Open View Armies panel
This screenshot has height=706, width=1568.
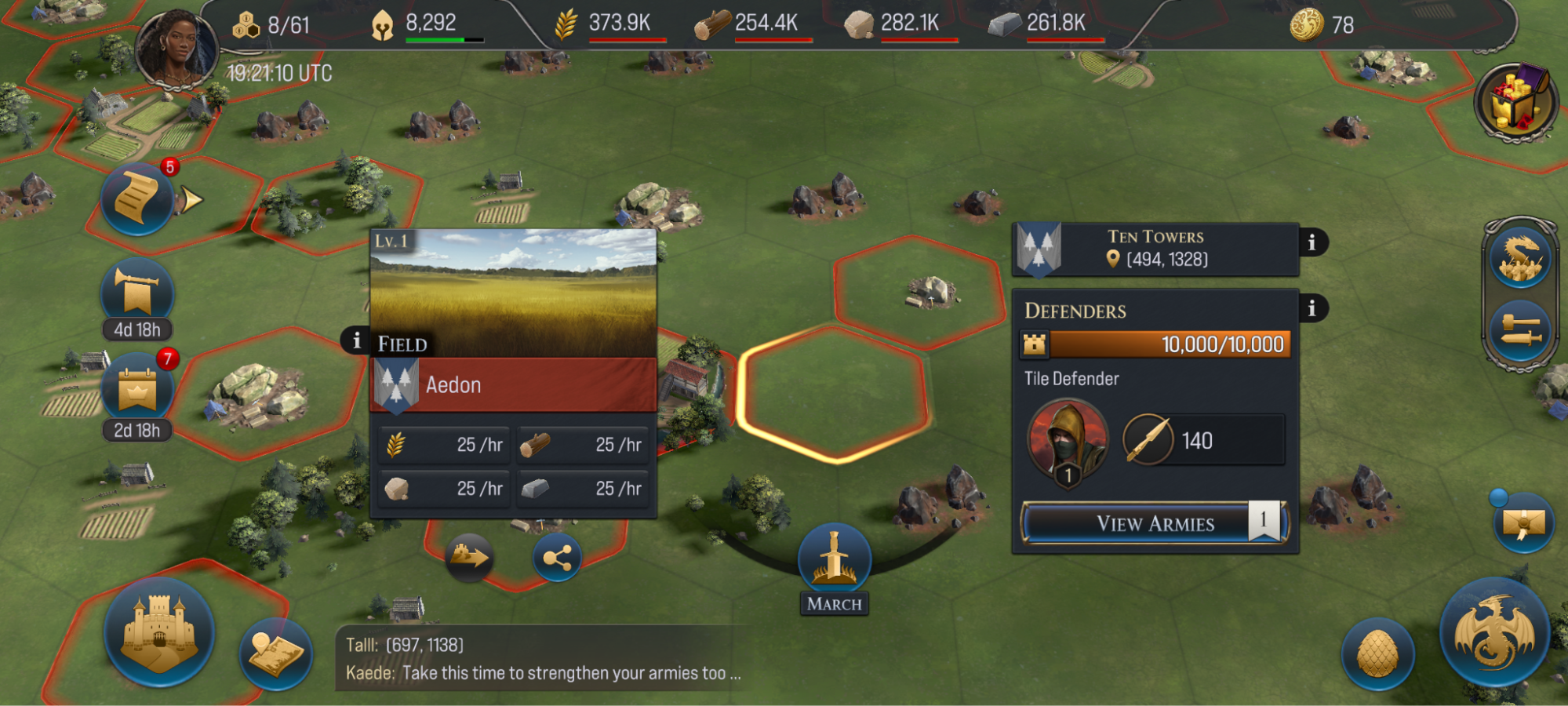click(x=1155, y=523)
